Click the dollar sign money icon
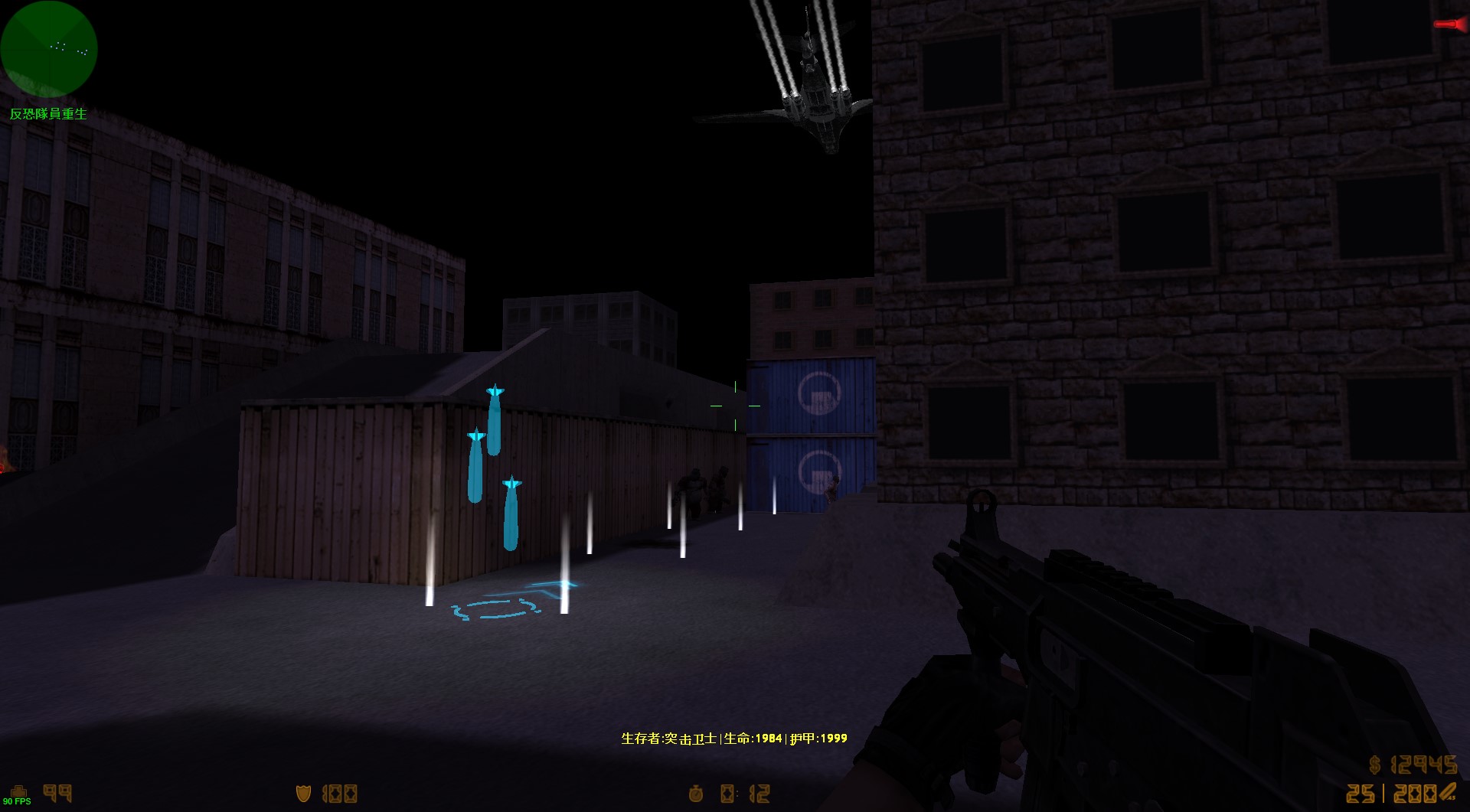Viewport: 1470px width, 812px height. pos(1374,765)
